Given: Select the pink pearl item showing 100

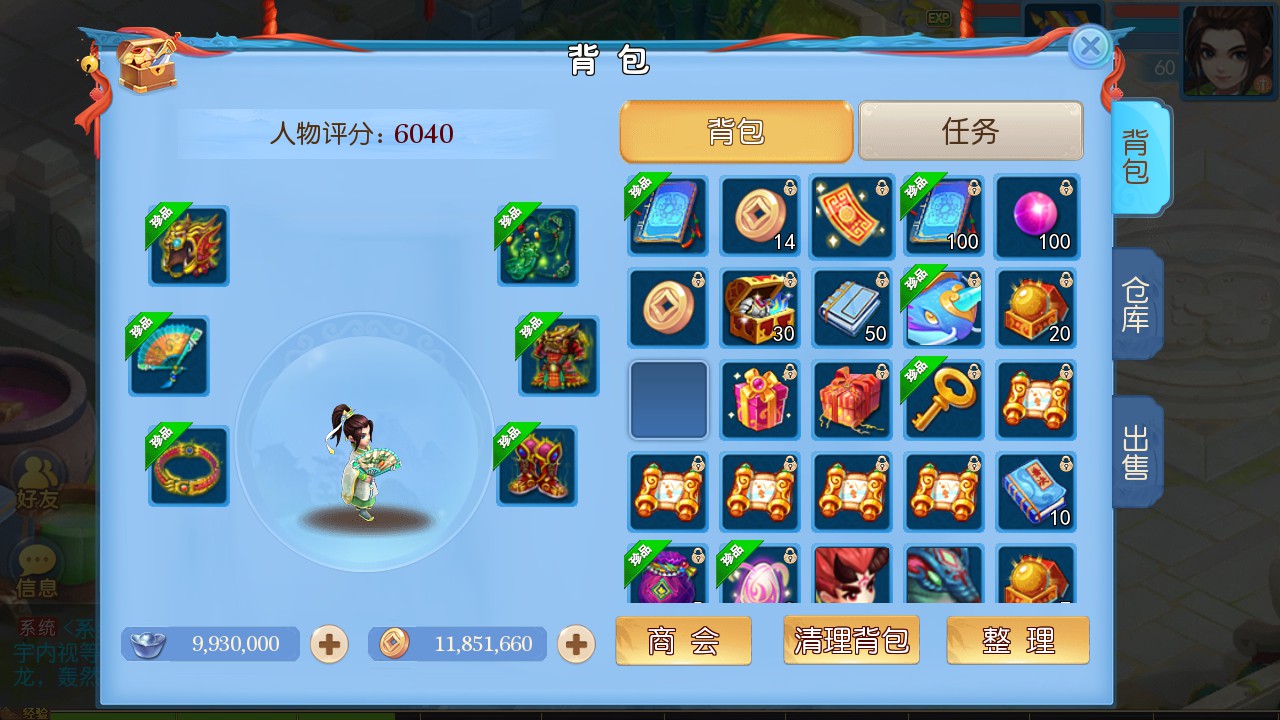Looking at the screenshot, I should [x=1036, y=216].
